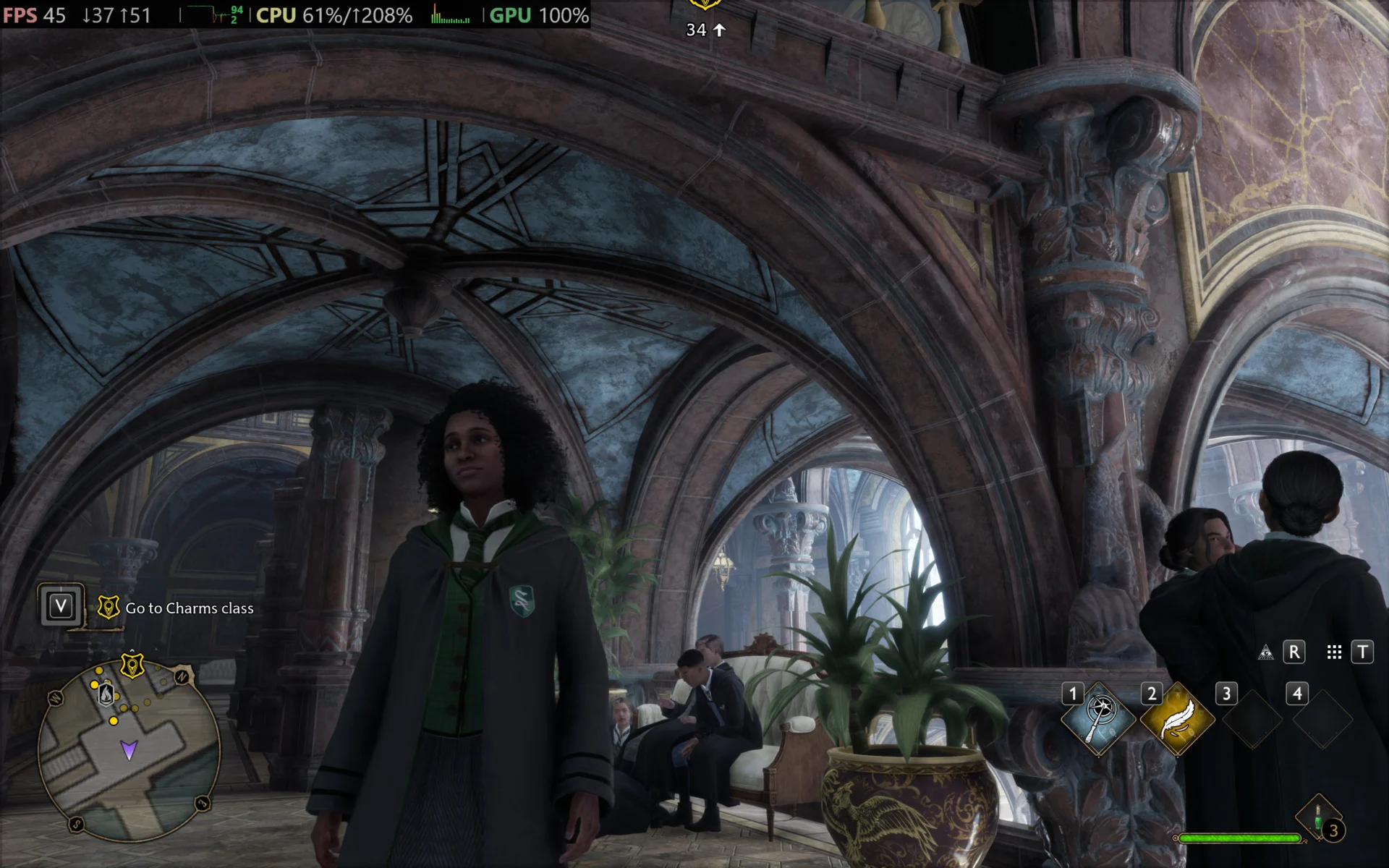
Task: Select the yellow feather Levioso spell
Action: (x=1177, y=719)
